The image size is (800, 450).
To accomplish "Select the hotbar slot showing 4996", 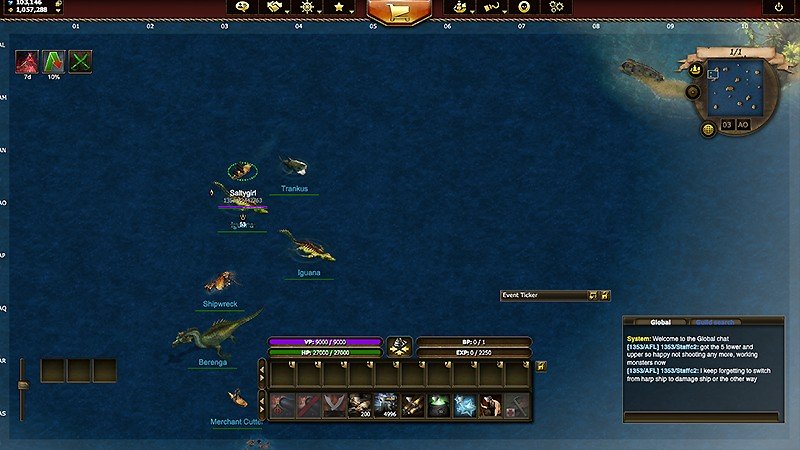I will coord(385,405).
